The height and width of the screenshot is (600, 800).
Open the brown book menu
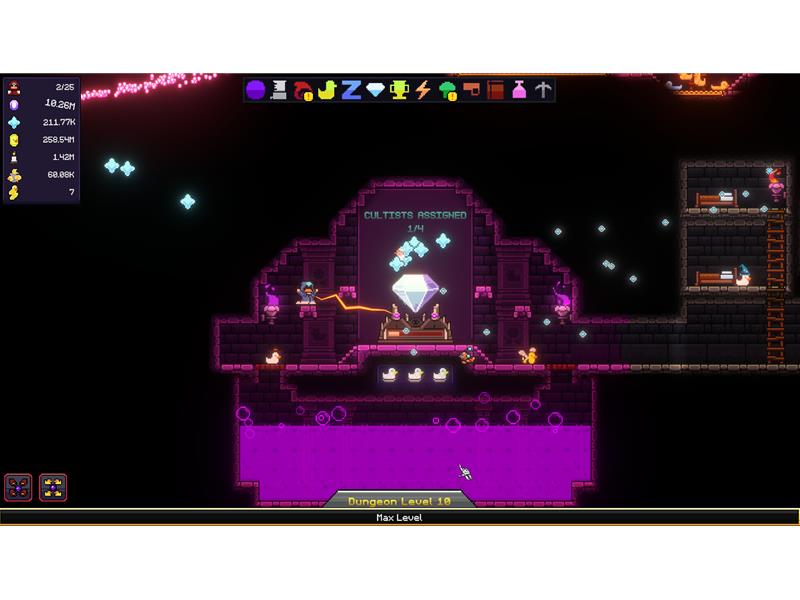pyautogui.click(x=495, y=90)
